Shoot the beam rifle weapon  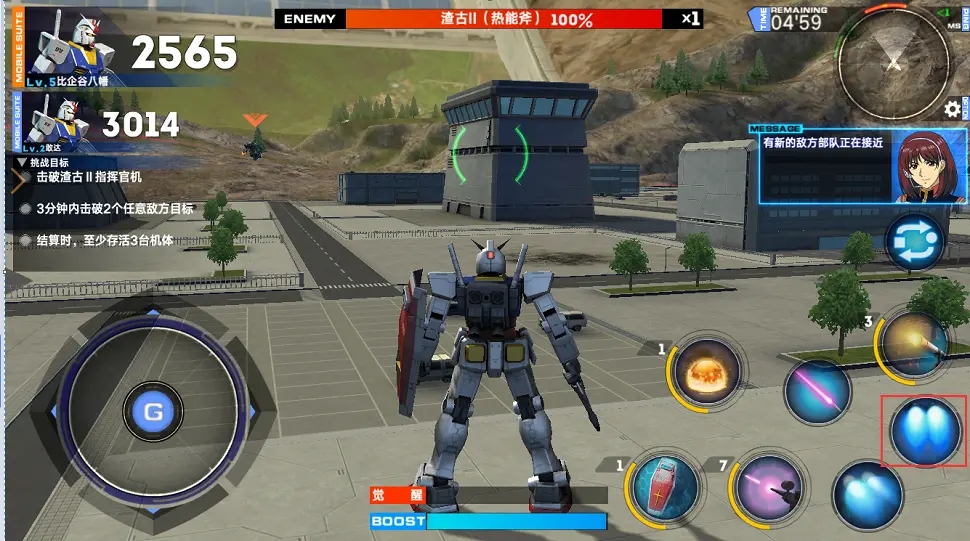[x=768, y=487]
